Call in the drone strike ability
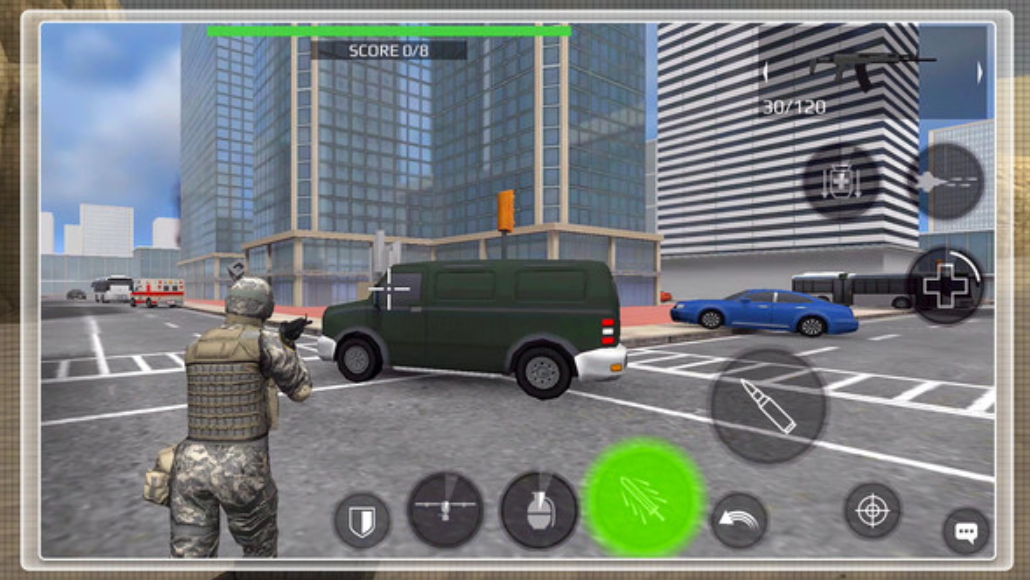This screenshot has width=1030, height=580. 446,510
